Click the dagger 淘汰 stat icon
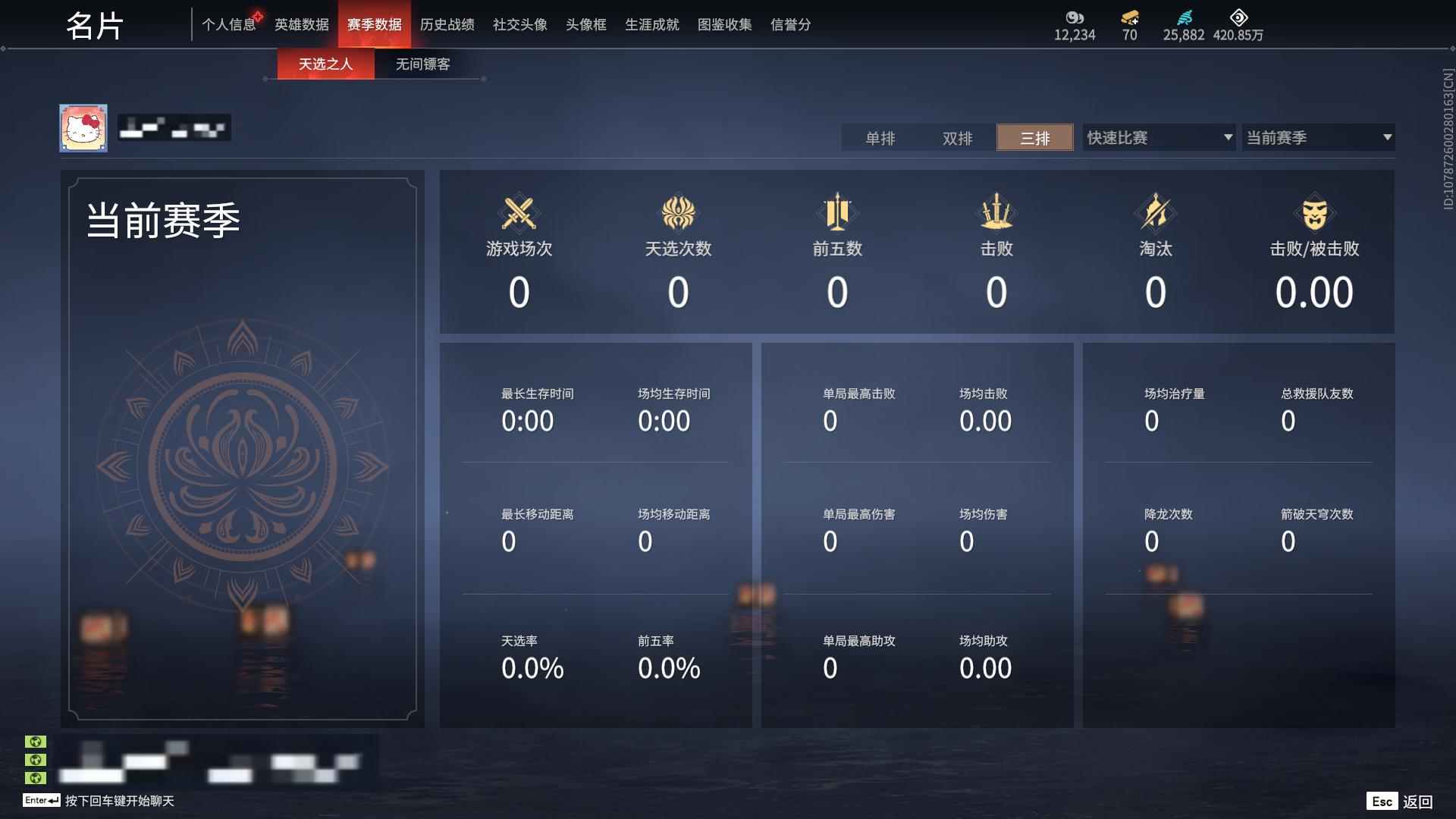This screenshot has height=819, width=1456. 1156,212
